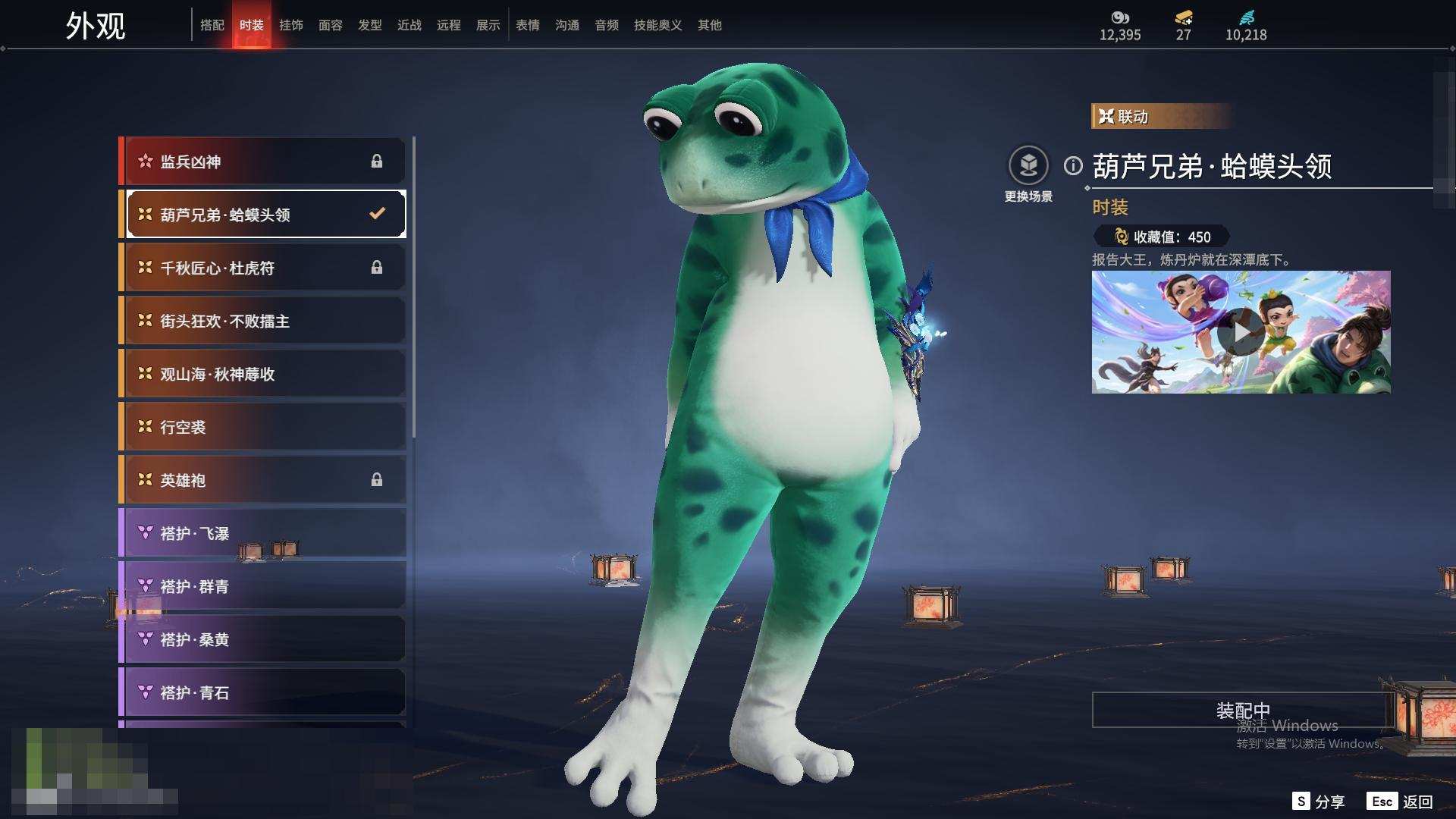1456x819 pixels.
Task: Open the info icon beside the outfit name
Action: [1073, 165]
